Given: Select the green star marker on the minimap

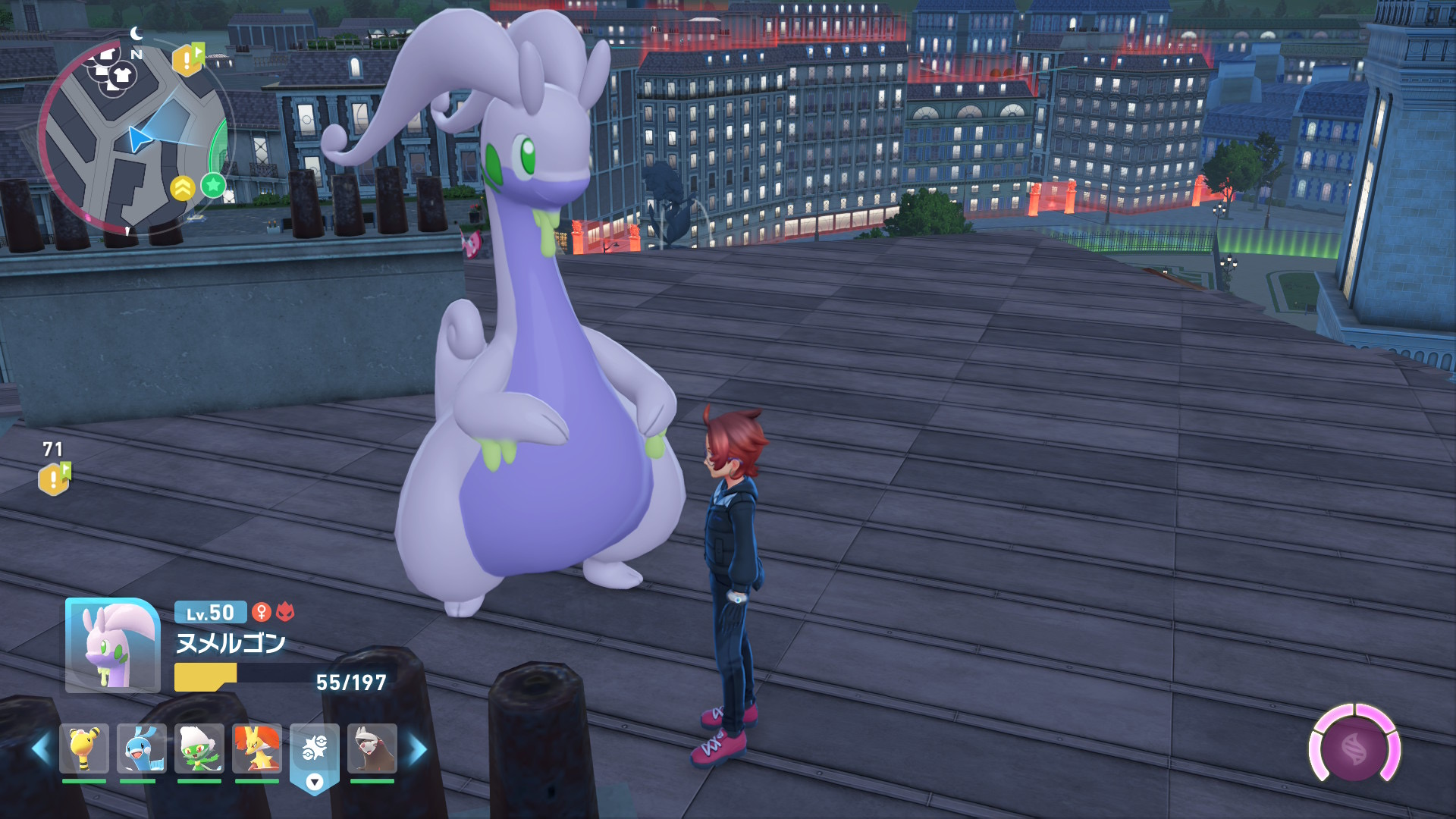Looking at the screenshot, I should point(214,184).
